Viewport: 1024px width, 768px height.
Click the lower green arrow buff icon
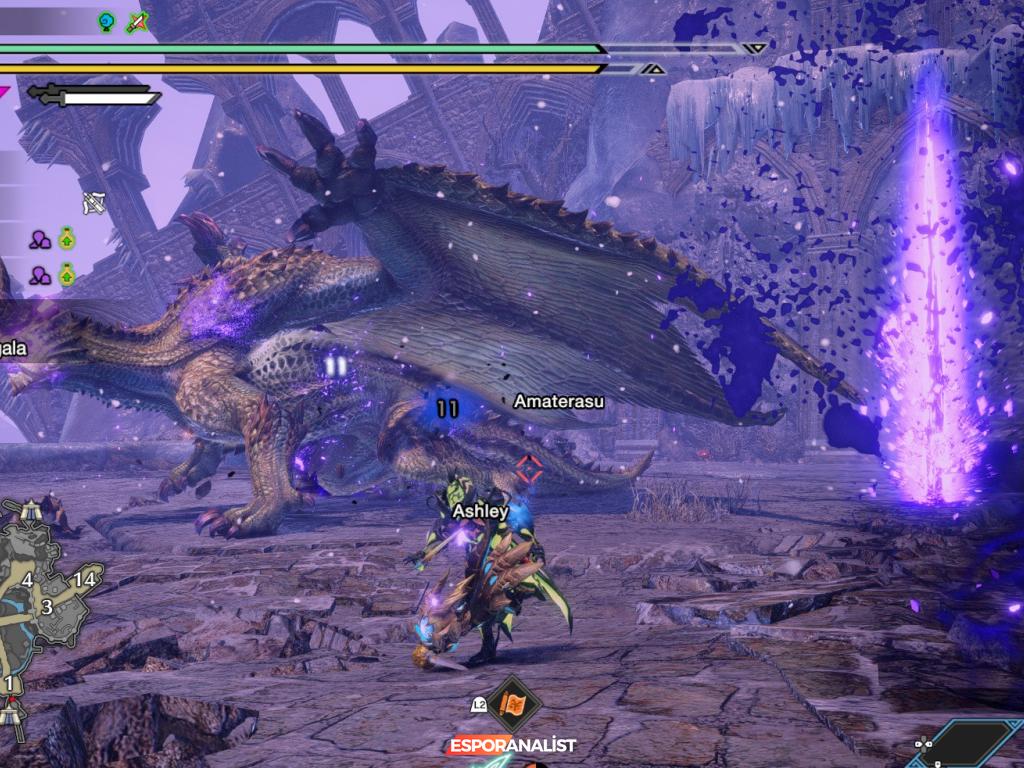click(67, 273)
